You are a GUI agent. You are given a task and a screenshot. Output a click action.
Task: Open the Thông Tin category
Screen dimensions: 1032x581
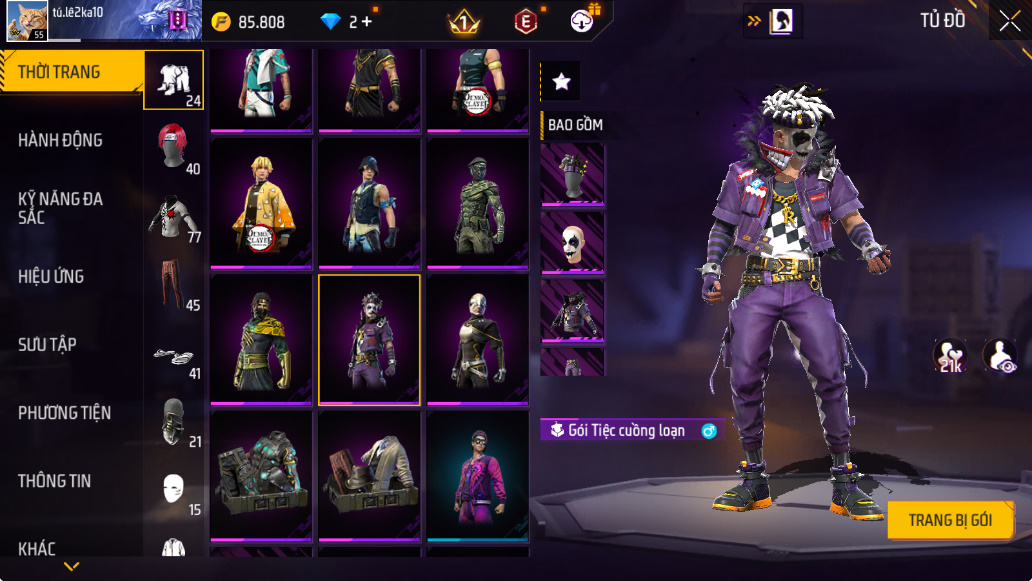(x=54, y=480)
